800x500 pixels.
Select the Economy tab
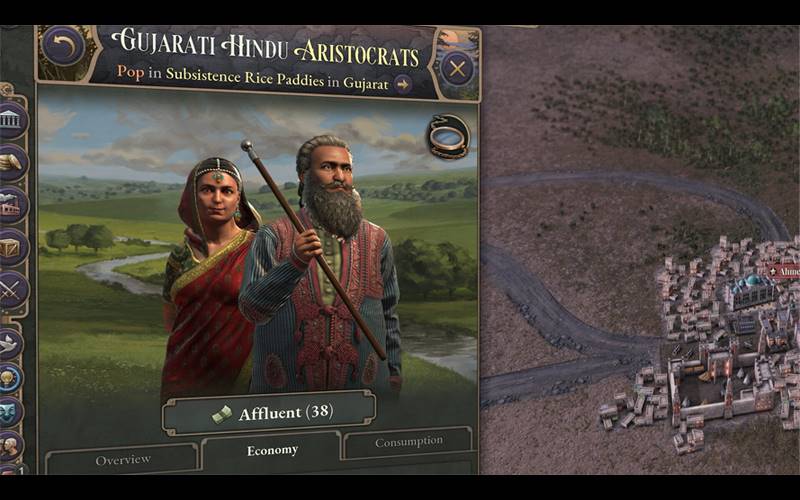(x=272, y=451)
